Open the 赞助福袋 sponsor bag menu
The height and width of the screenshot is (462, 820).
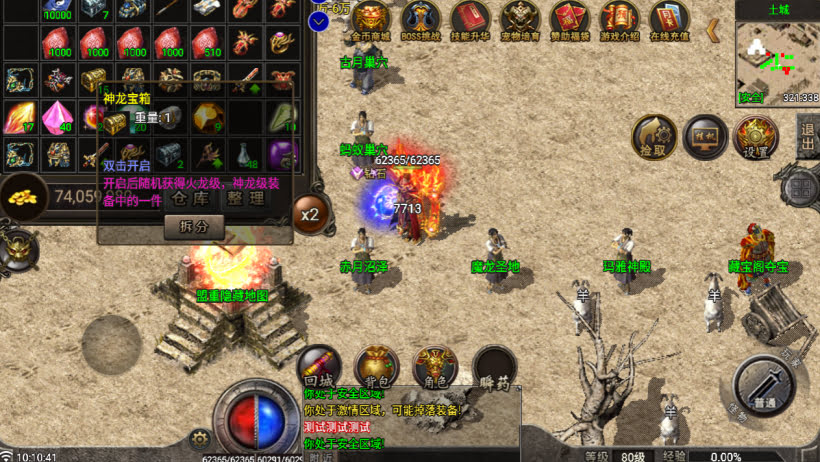570,20
